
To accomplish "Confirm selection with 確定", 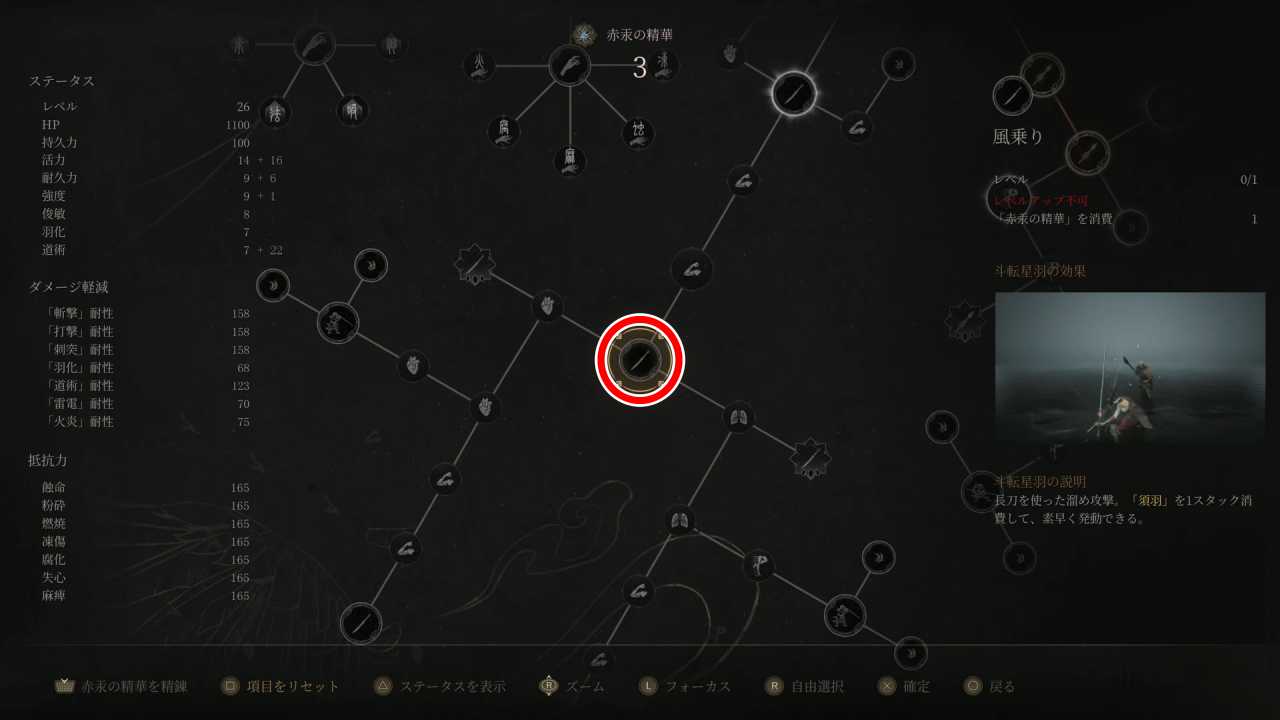I will pyautogui.click(x=915, y=686).
